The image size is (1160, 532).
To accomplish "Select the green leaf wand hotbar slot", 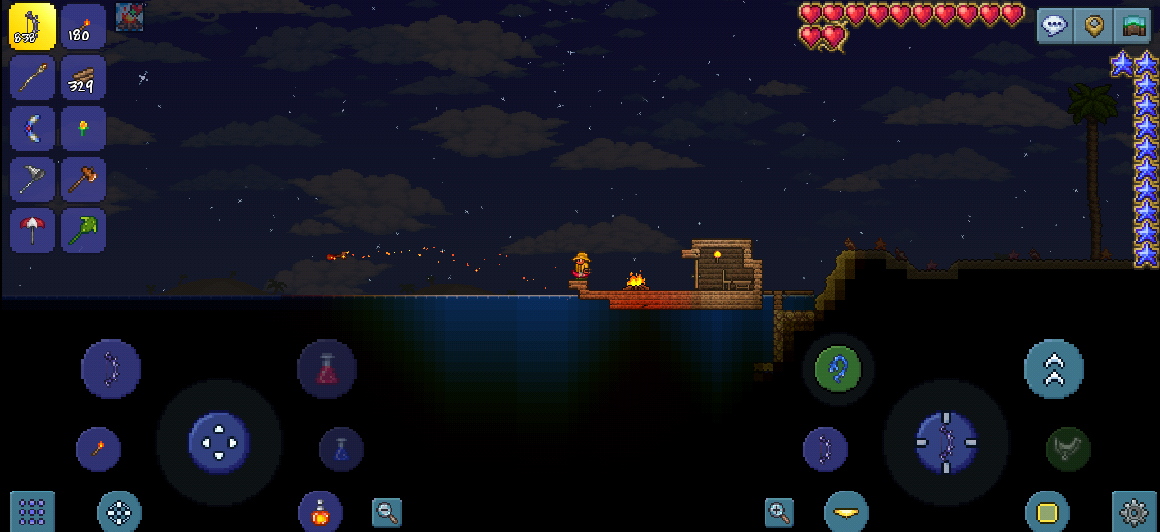I will pyautogui.click(x=83, y=230).
